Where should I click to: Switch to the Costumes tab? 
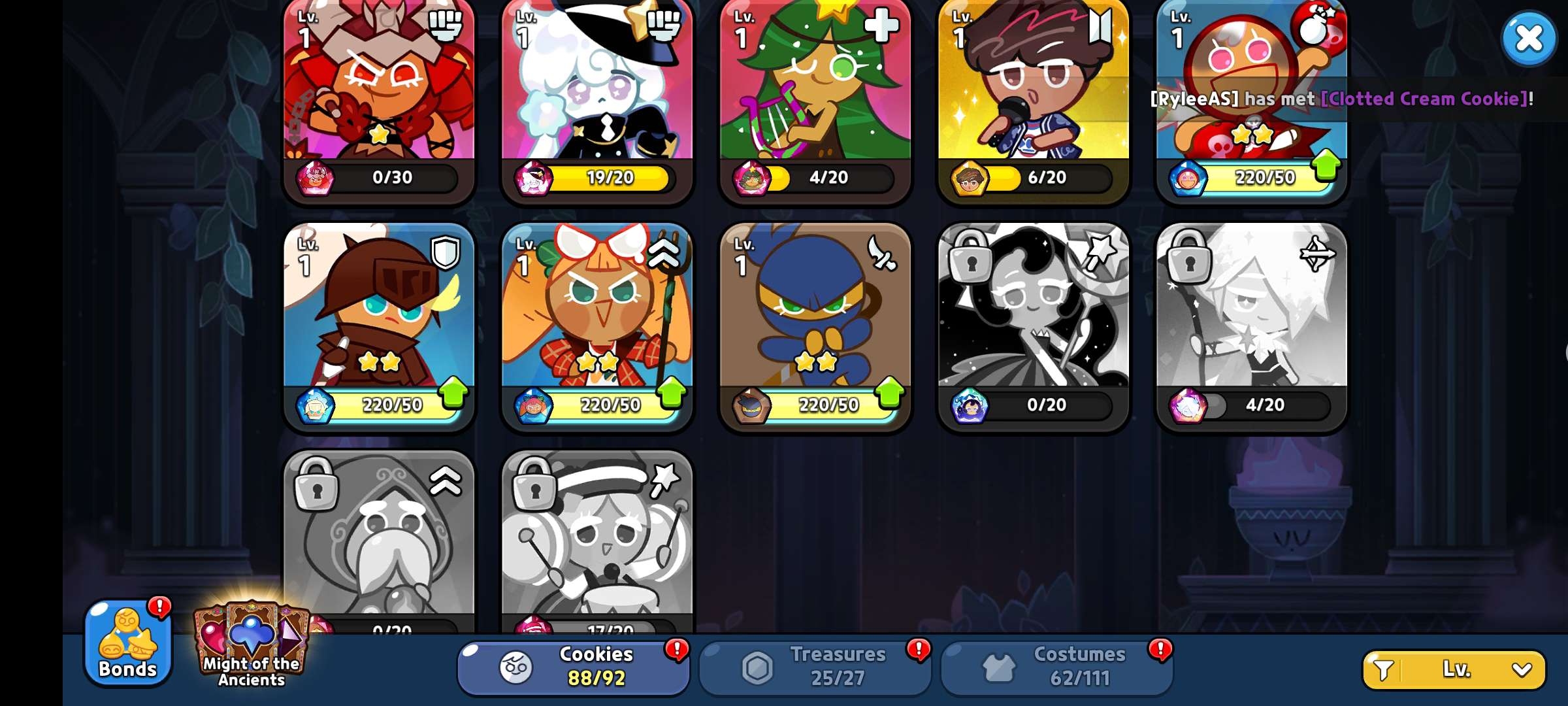click(x=1056, y=667)
